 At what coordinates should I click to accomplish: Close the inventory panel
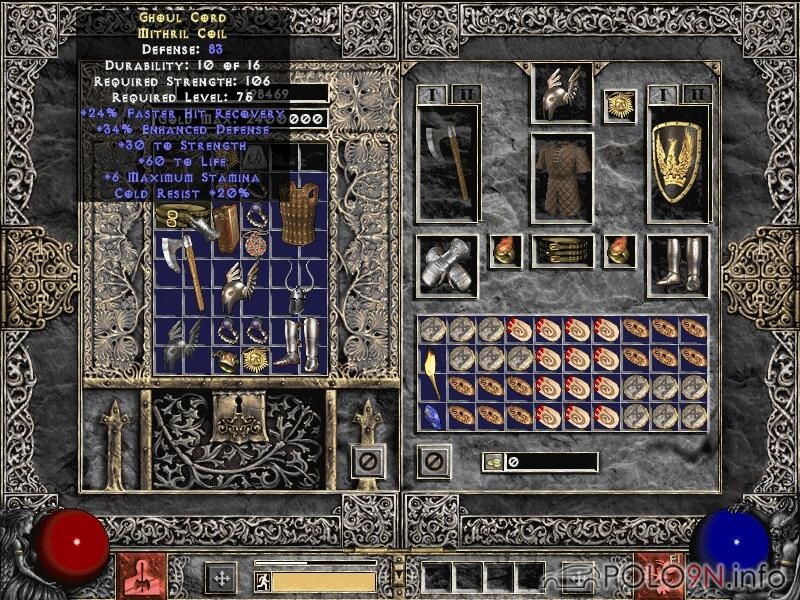pos(433,461)
